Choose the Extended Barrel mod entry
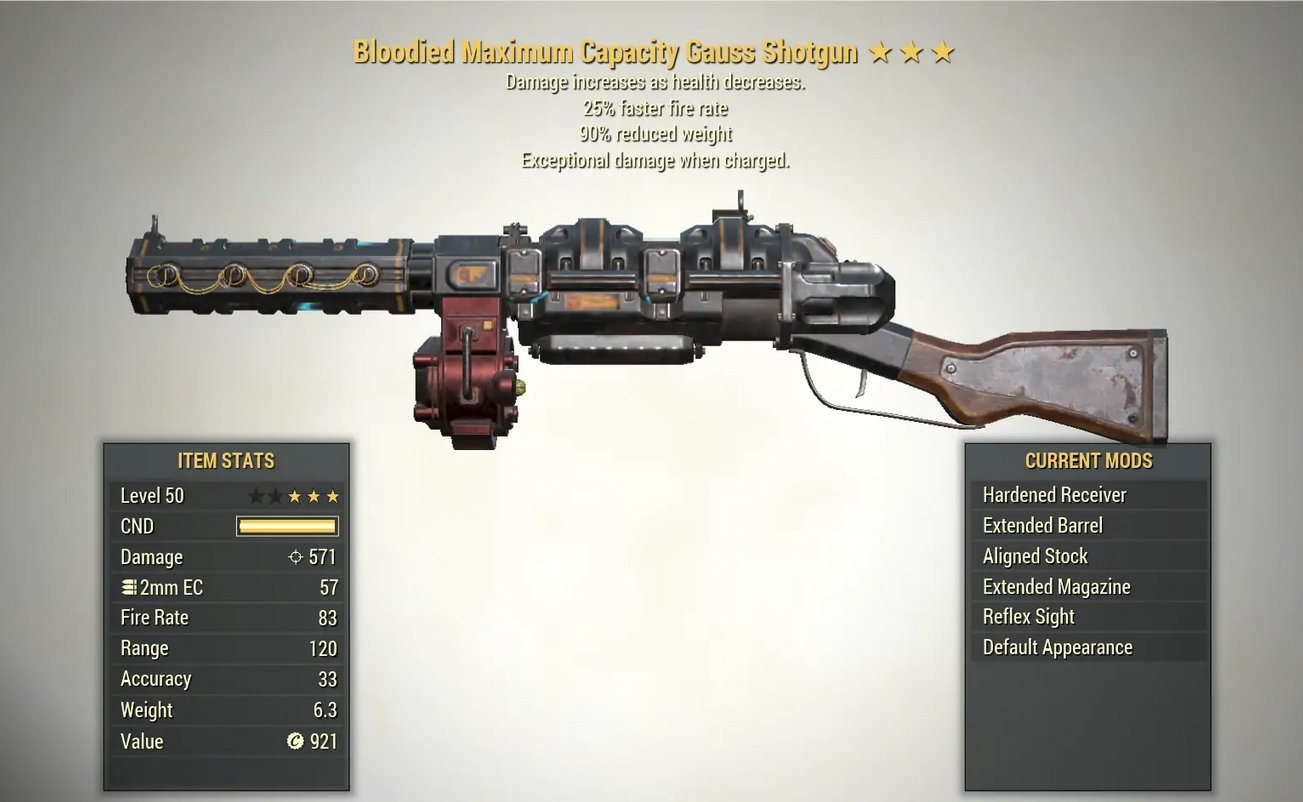Image resolution: width=1303 pixels, height=802 pixels. [x=1087, y=526]
